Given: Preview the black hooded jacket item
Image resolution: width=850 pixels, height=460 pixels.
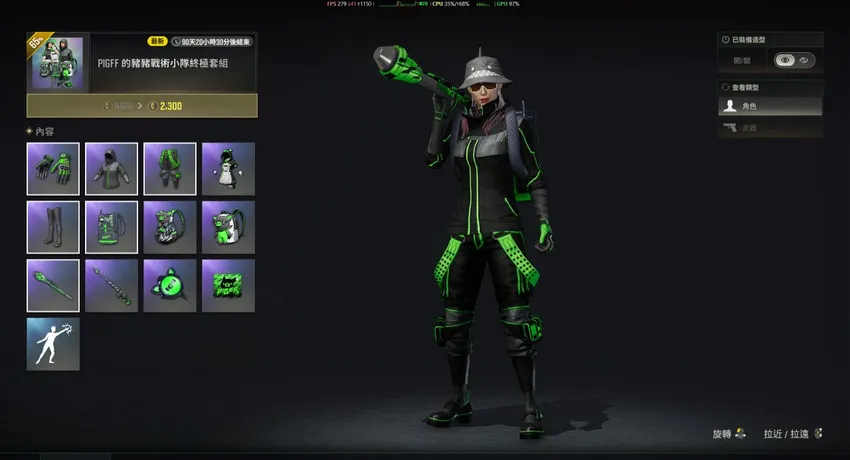Looking at the screenshot, I should (111, 168).
